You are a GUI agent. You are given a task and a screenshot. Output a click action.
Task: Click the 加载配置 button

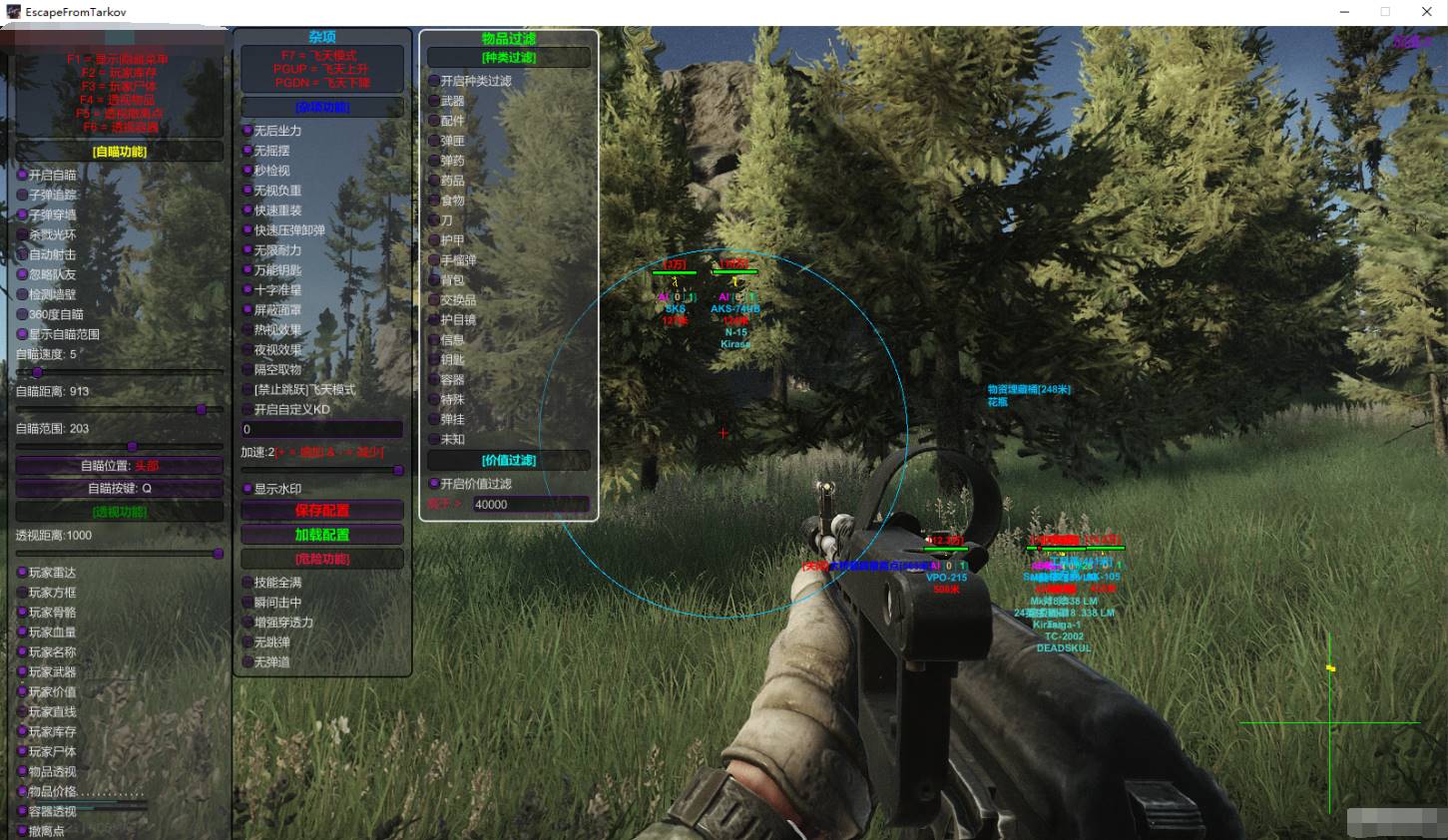pos(321,535)
